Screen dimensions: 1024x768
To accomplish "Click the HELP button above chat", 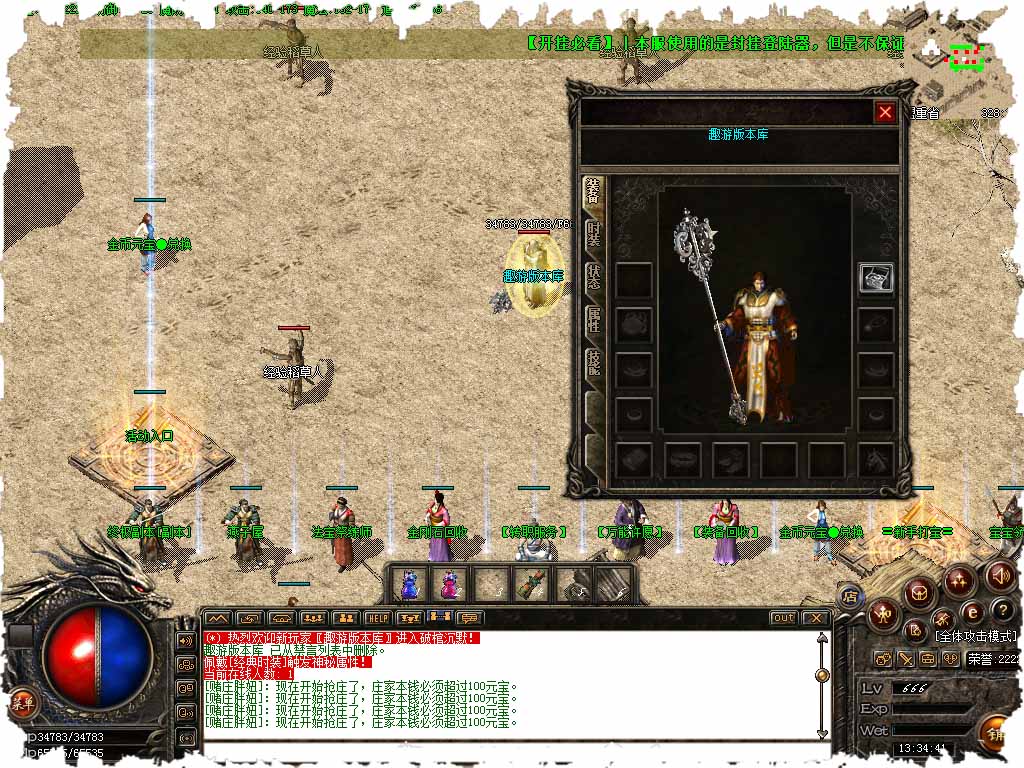I will point(377,618).
